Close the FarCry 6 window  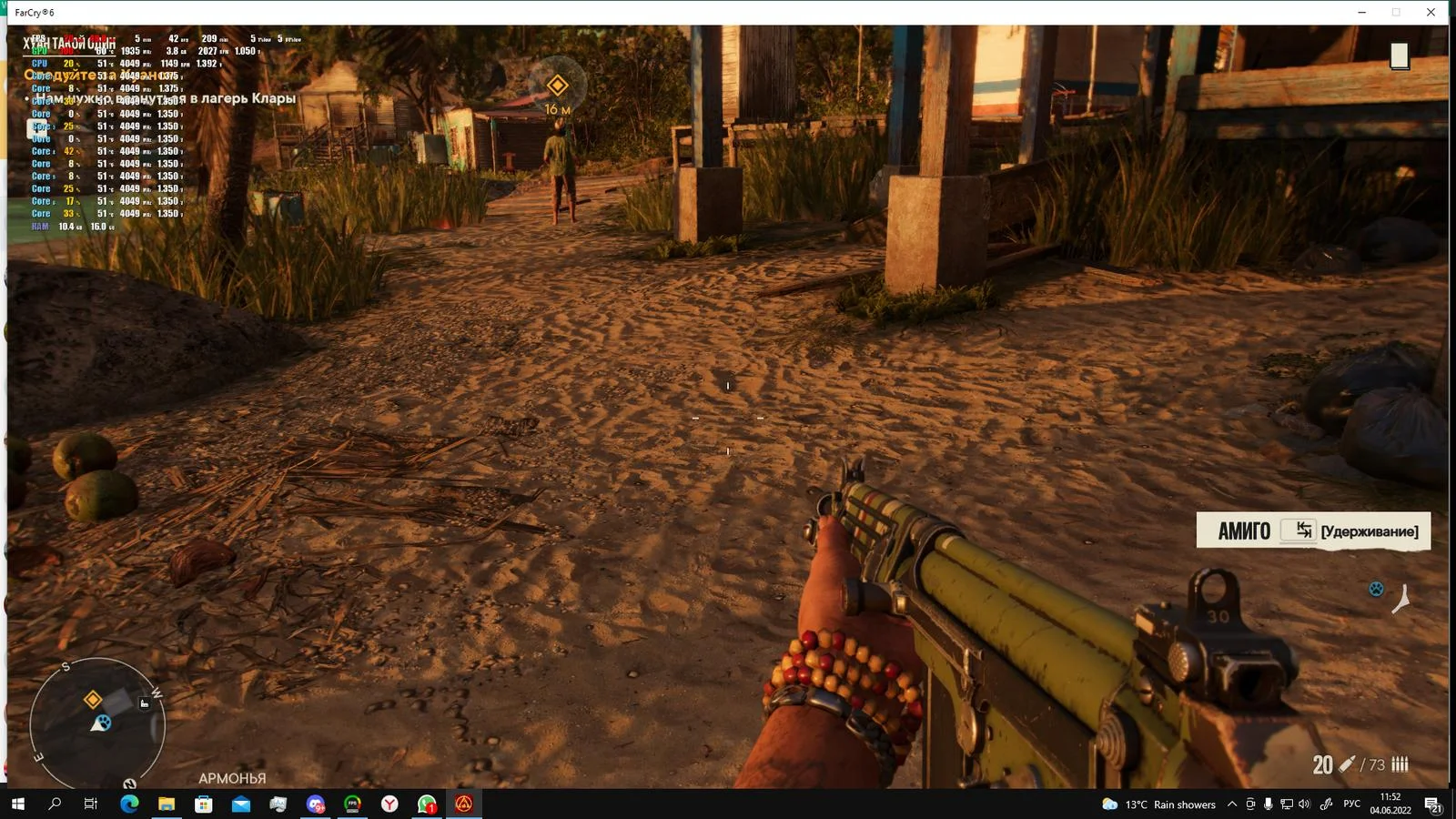click(x=1431, y=13)
